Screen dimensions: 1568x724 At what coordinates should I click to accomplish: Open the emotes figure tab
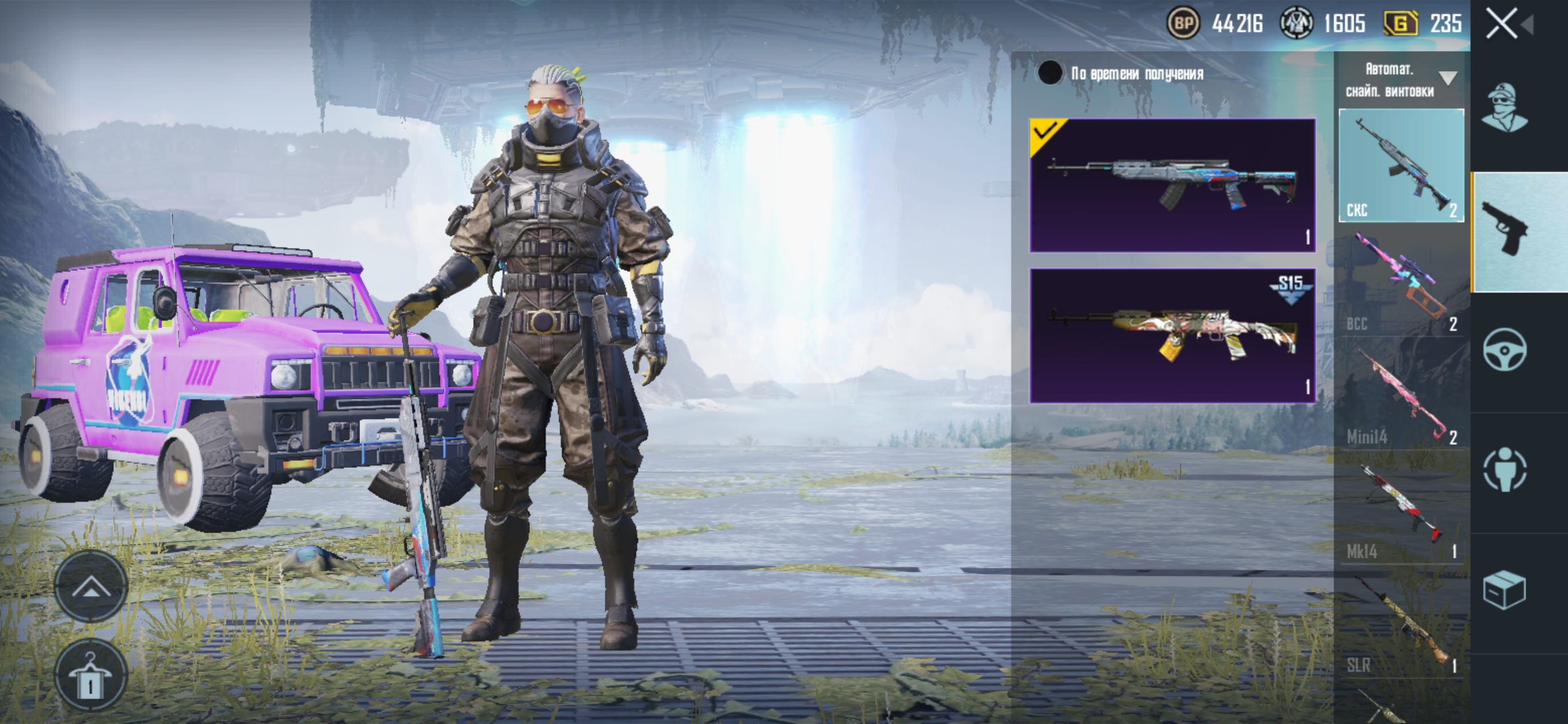1505,469
